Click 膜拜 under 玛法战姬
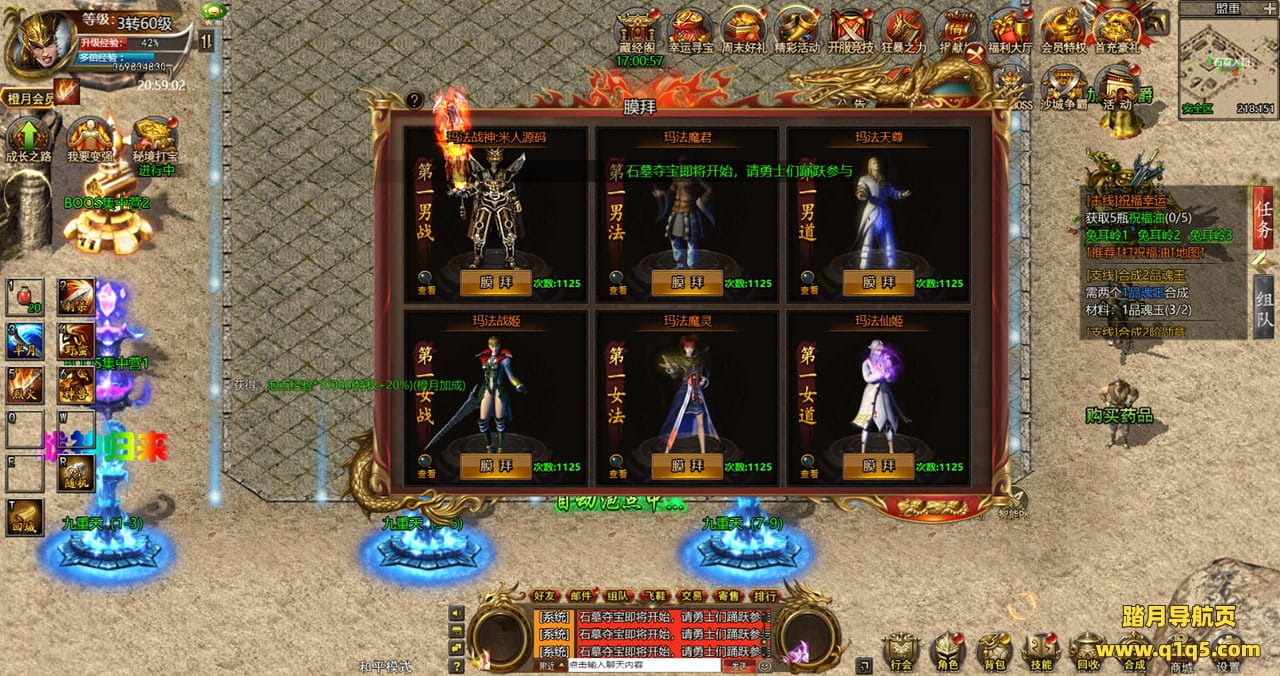The image size is (1280, 676). [x=495, y=466]
